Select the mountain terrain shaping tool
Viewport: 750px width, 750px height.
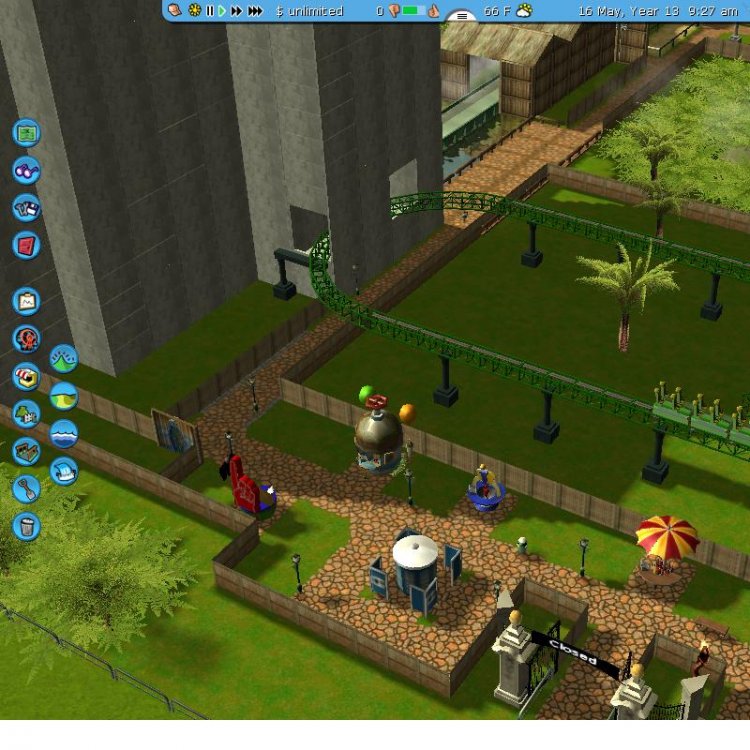tap(64, 358)
